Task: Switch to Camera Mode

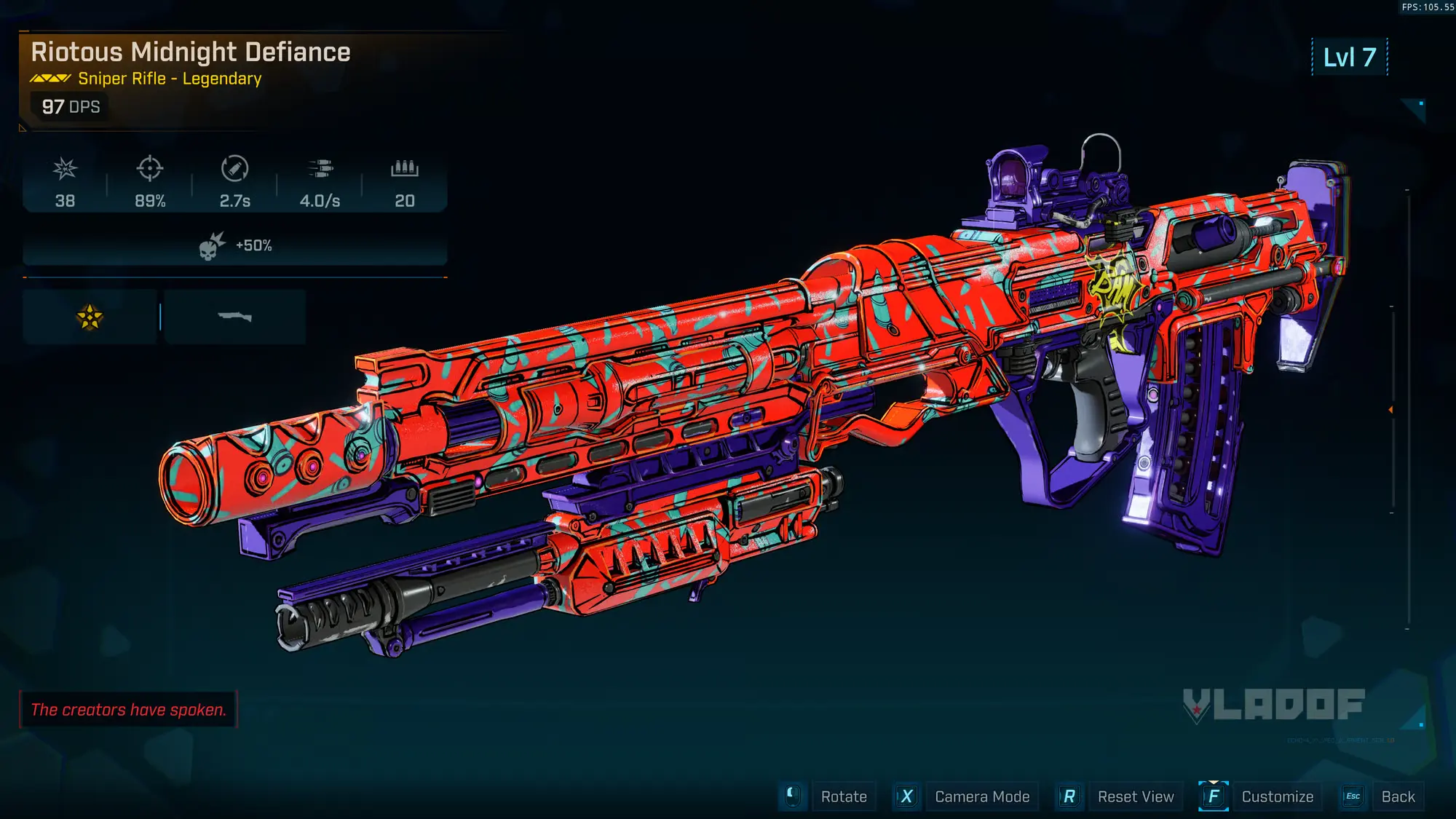Action: [x=981, y=796]
